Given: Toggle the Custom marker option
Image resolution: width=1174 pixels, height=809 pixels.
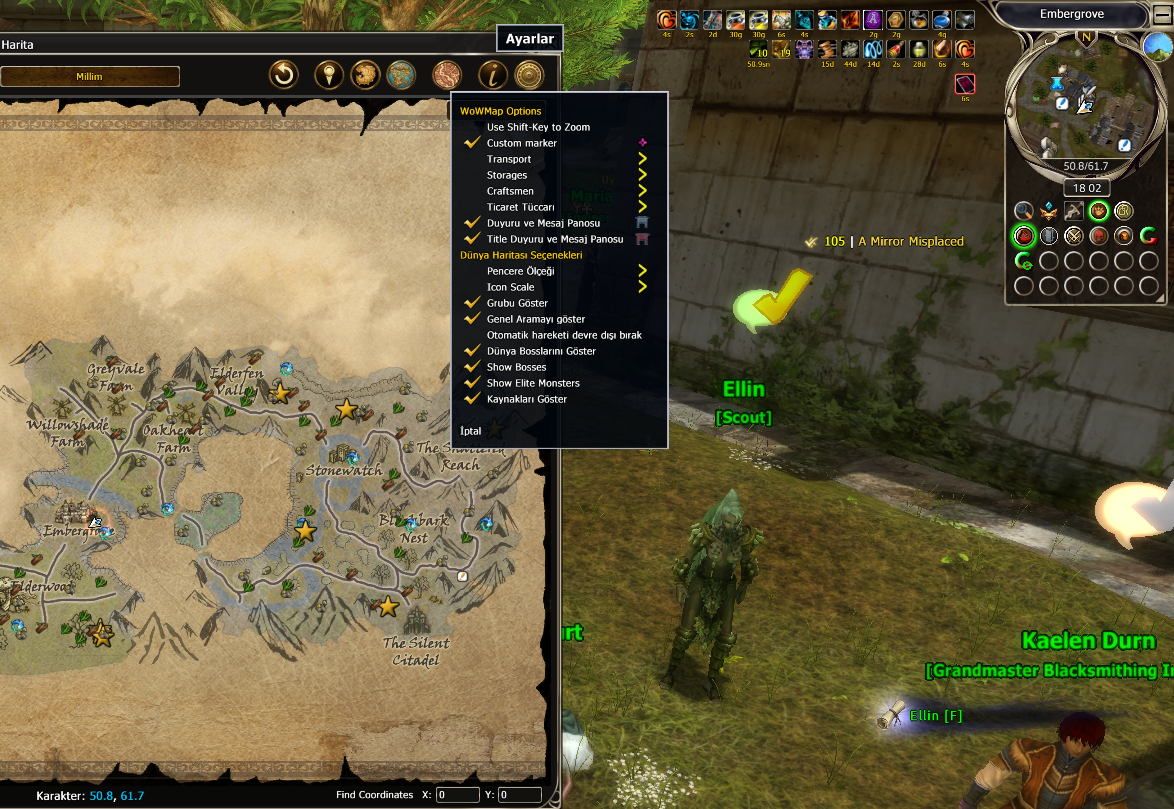Looking at the screenshot, I should click(521, 143).
